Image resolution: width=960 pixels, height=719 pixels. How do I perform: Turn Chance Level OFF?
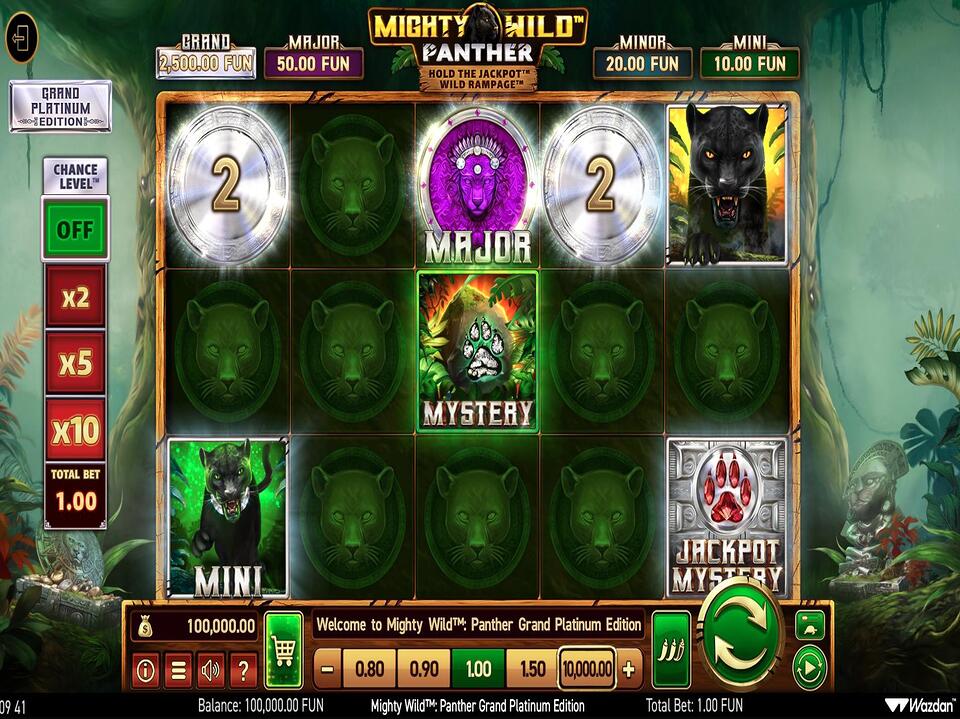coord(74,229)
